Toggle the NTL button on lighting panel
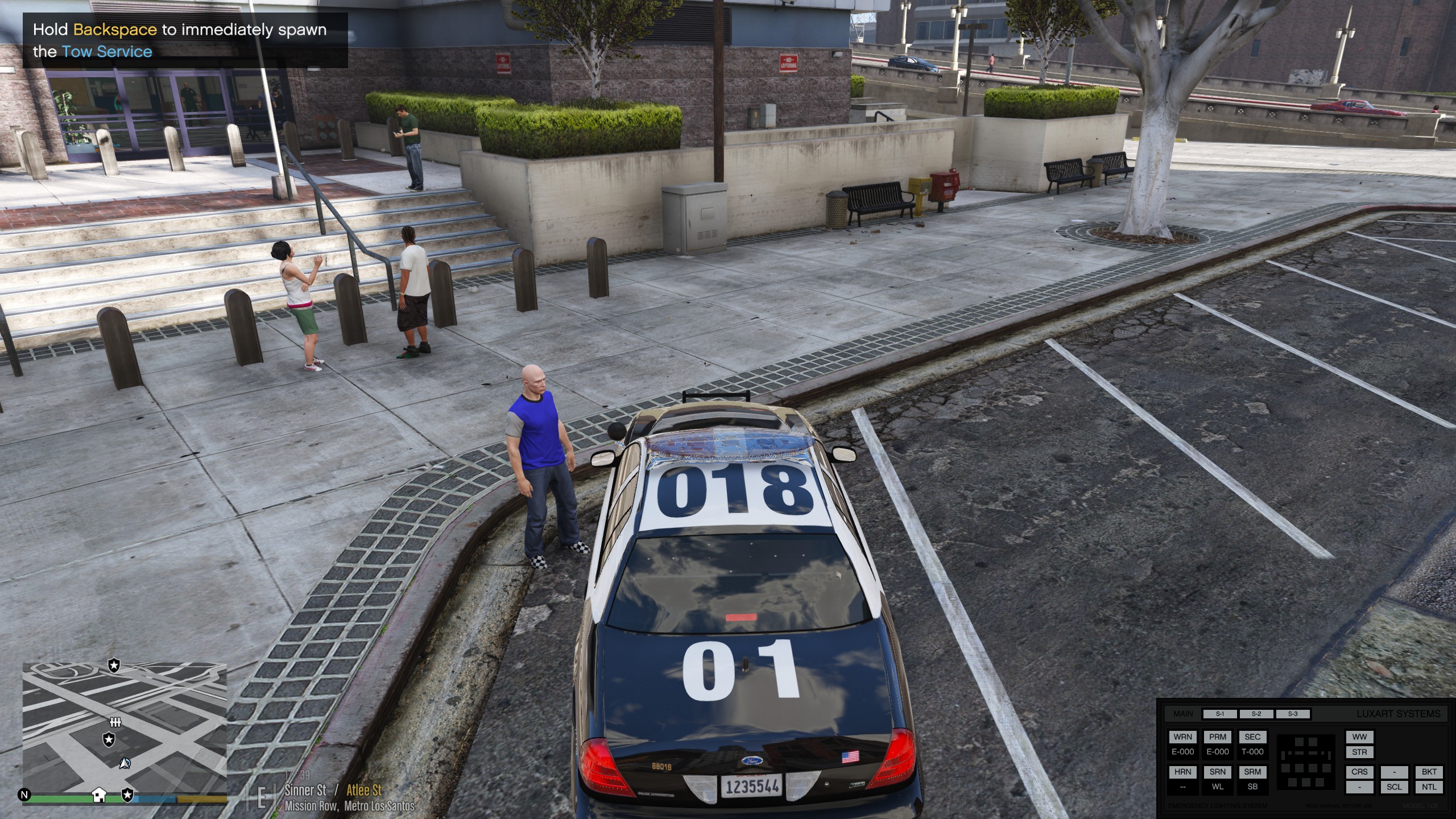Screen dimensions: 1456x819 pos(1429,787)
